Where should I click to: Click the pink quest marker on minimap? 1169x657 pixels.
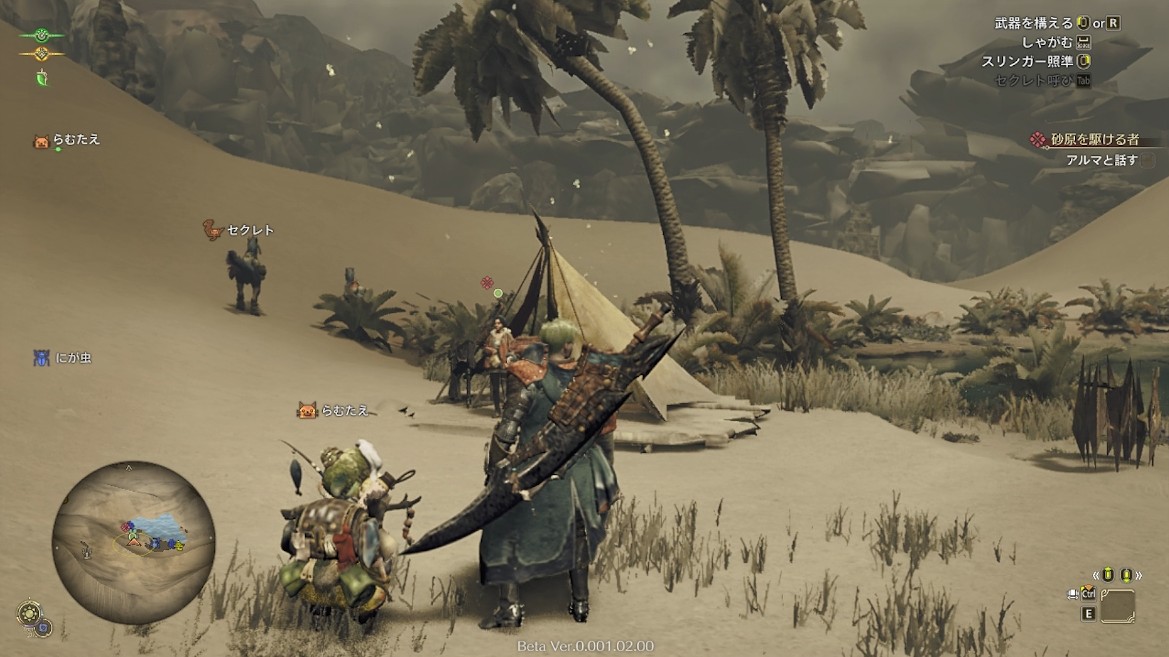coord(126,527)
